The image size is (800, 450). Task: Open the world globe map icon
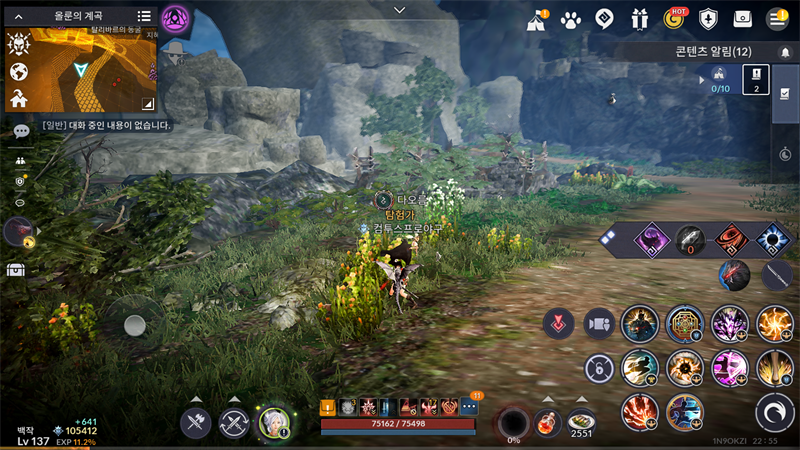pyautogui.click(x=18, y=71)
